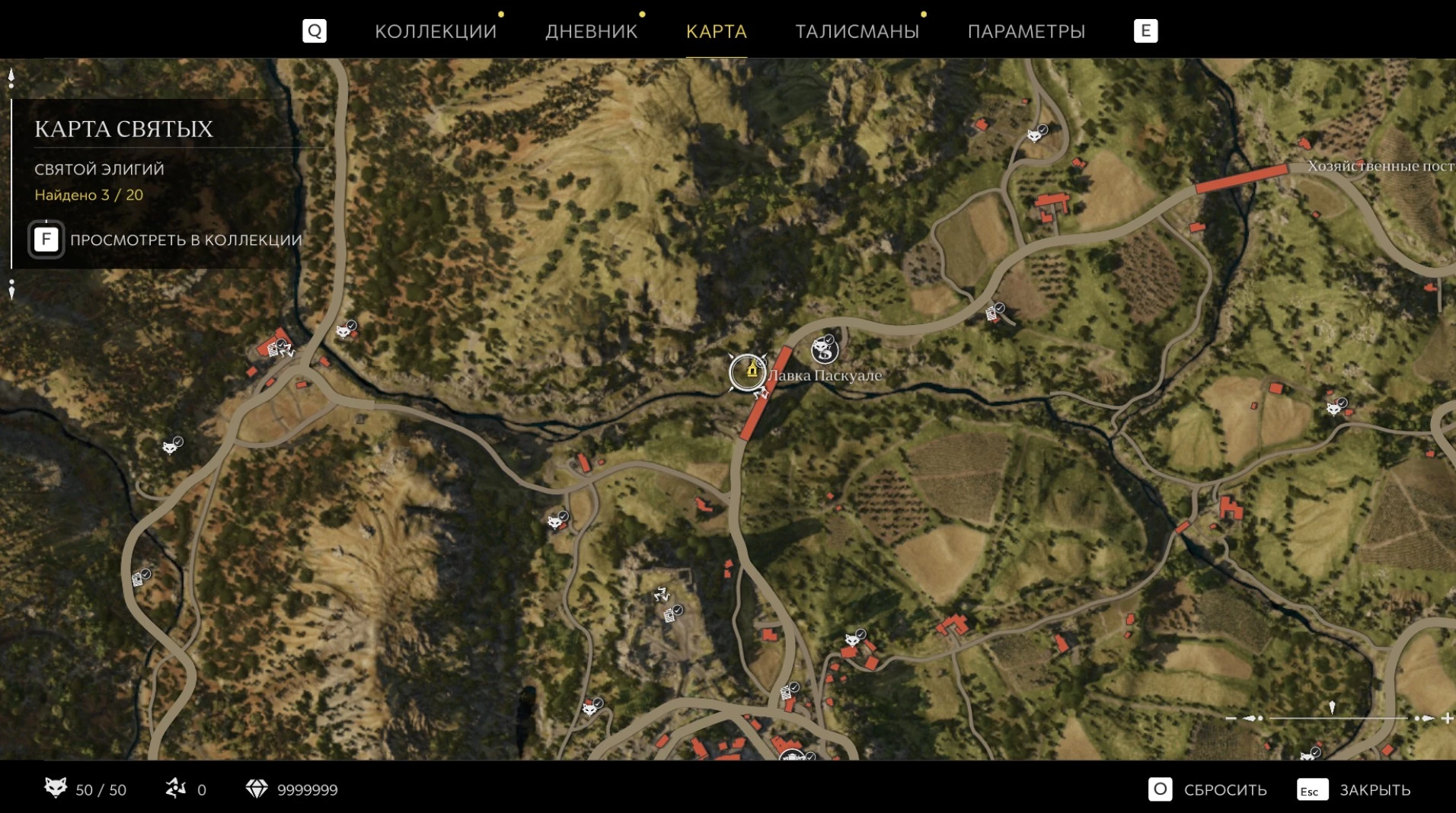Open the Дневник tab
1456x813 pixels.
point(591,31)
